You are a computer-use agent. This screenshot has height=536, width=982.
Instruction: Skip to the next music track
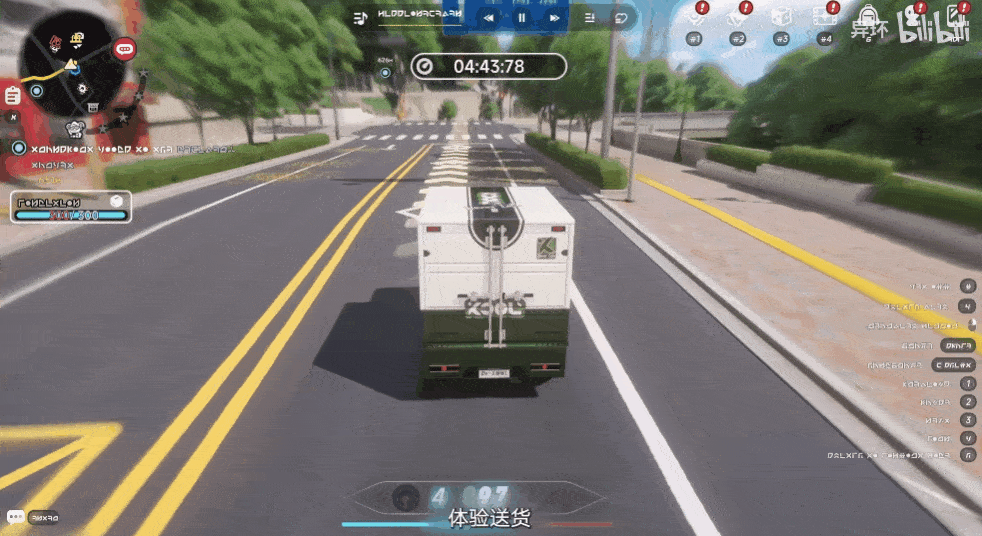tap(554, 17)
